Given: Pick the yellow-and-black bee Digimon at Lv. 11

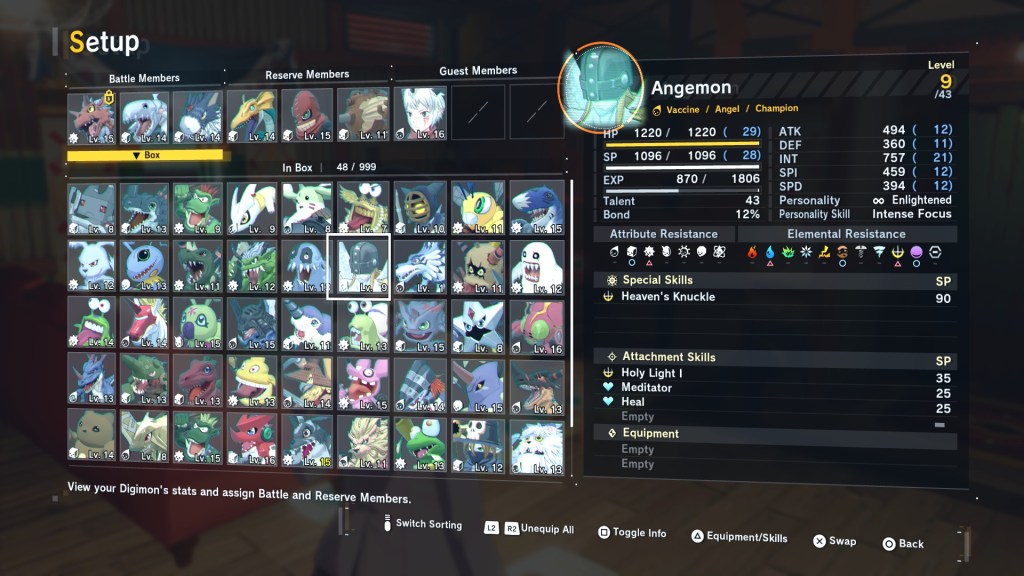Looking at the screenshot, I should pos(476,207).
